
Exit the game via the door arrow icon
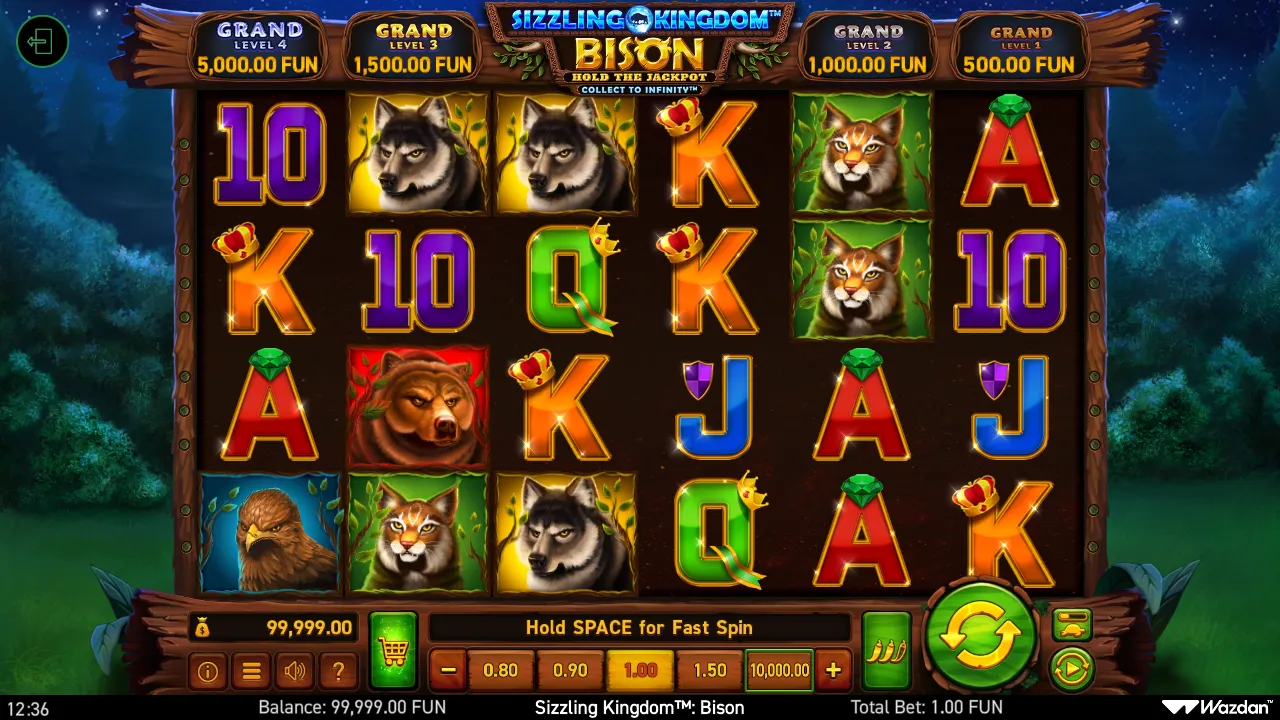pyautogui.click(x=42, y=42)
